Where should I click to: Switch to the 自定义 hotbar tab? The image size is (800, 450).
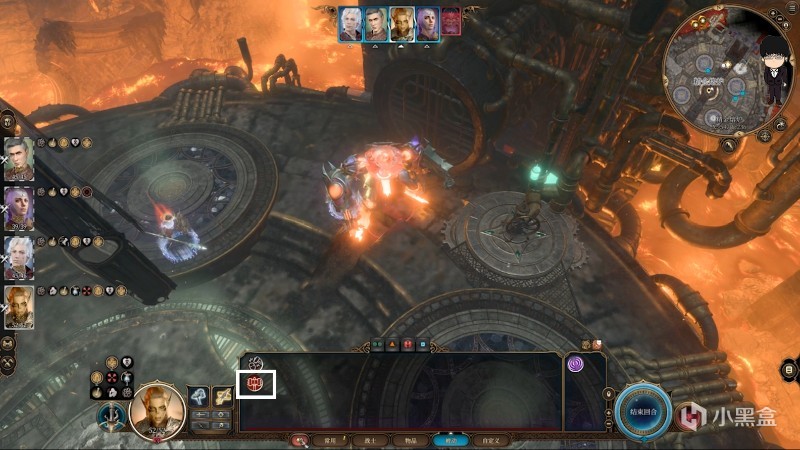488,439
